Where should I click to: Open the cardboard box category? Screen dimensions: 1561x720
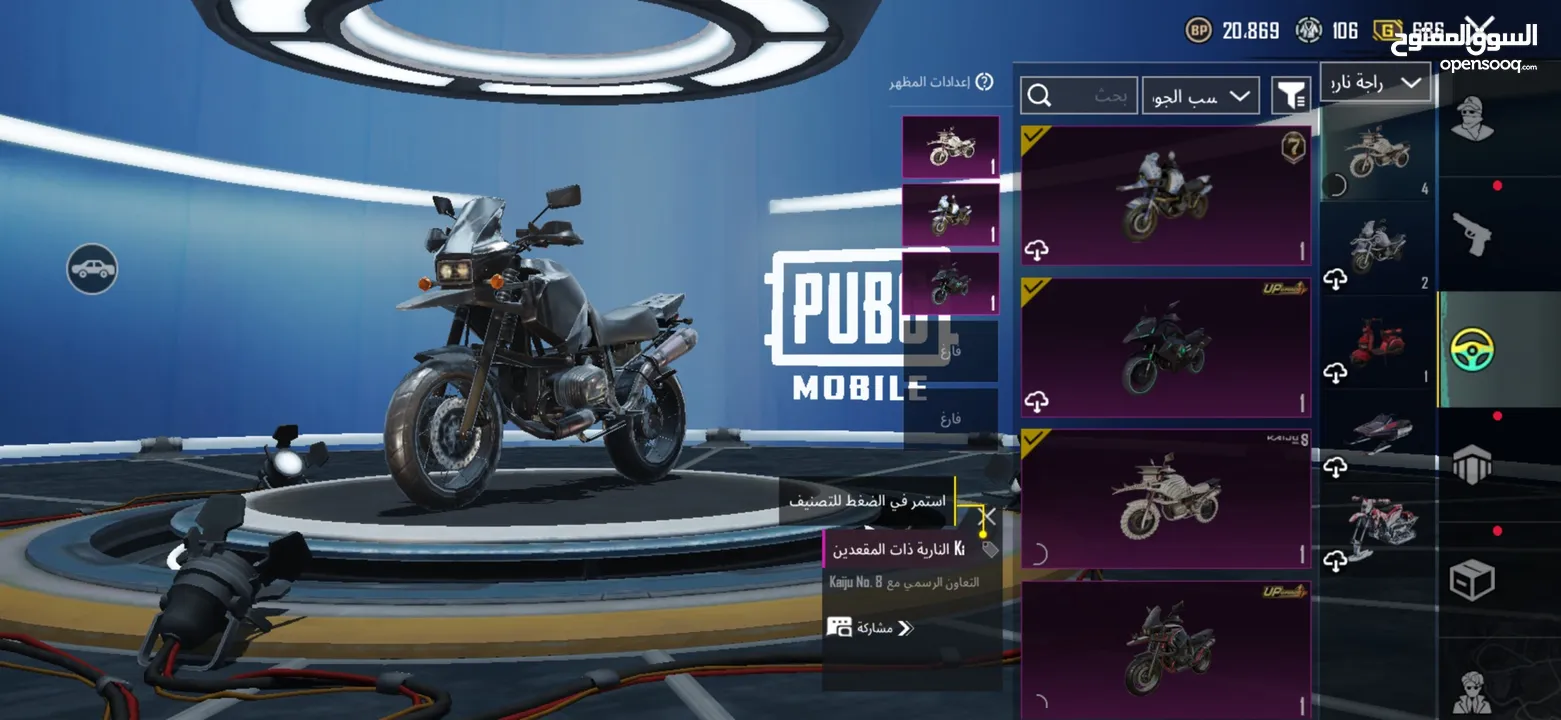[x=1472, y=580]
